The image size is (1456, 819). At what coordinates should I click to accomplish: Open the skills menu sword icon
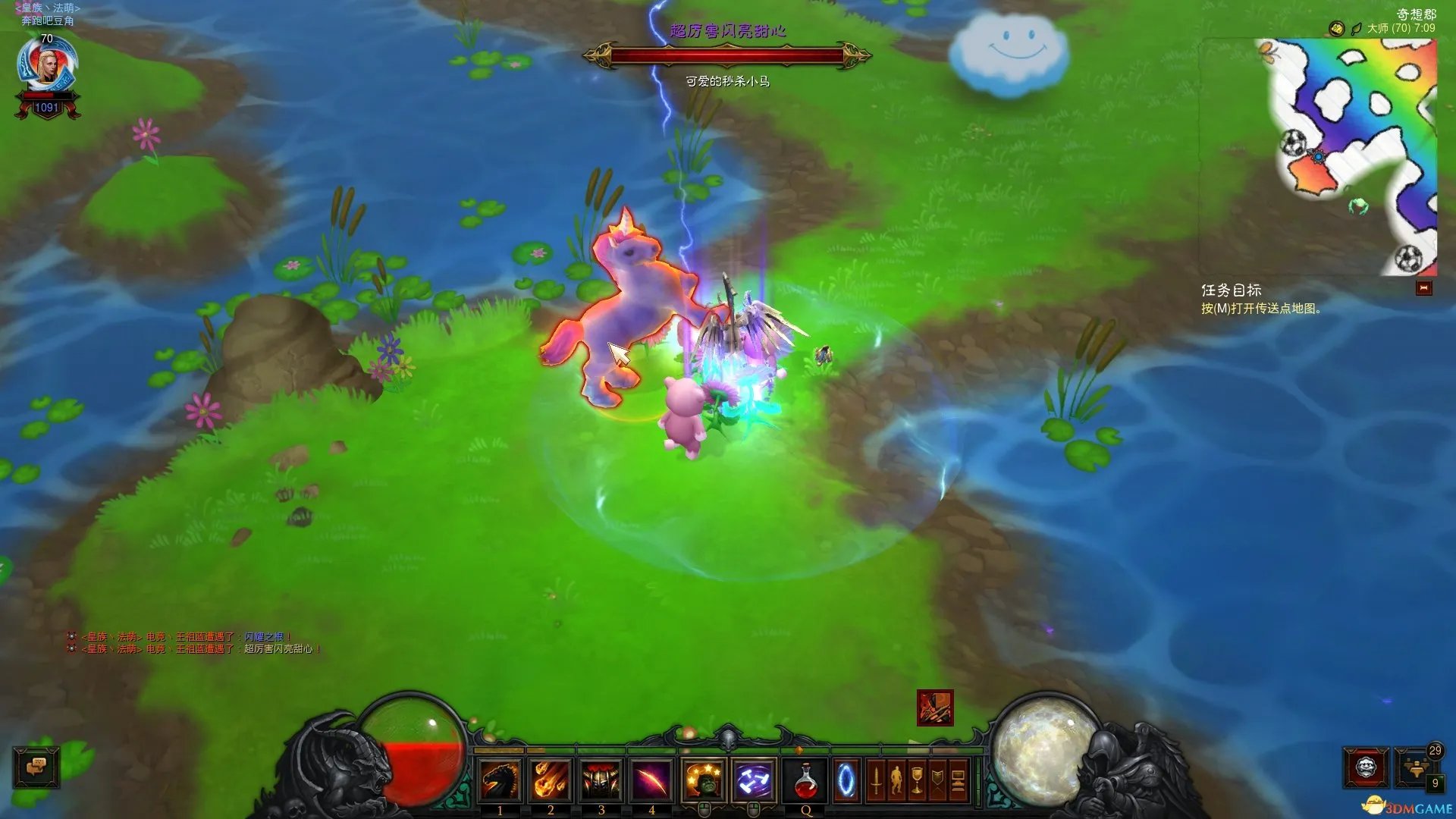876,780
